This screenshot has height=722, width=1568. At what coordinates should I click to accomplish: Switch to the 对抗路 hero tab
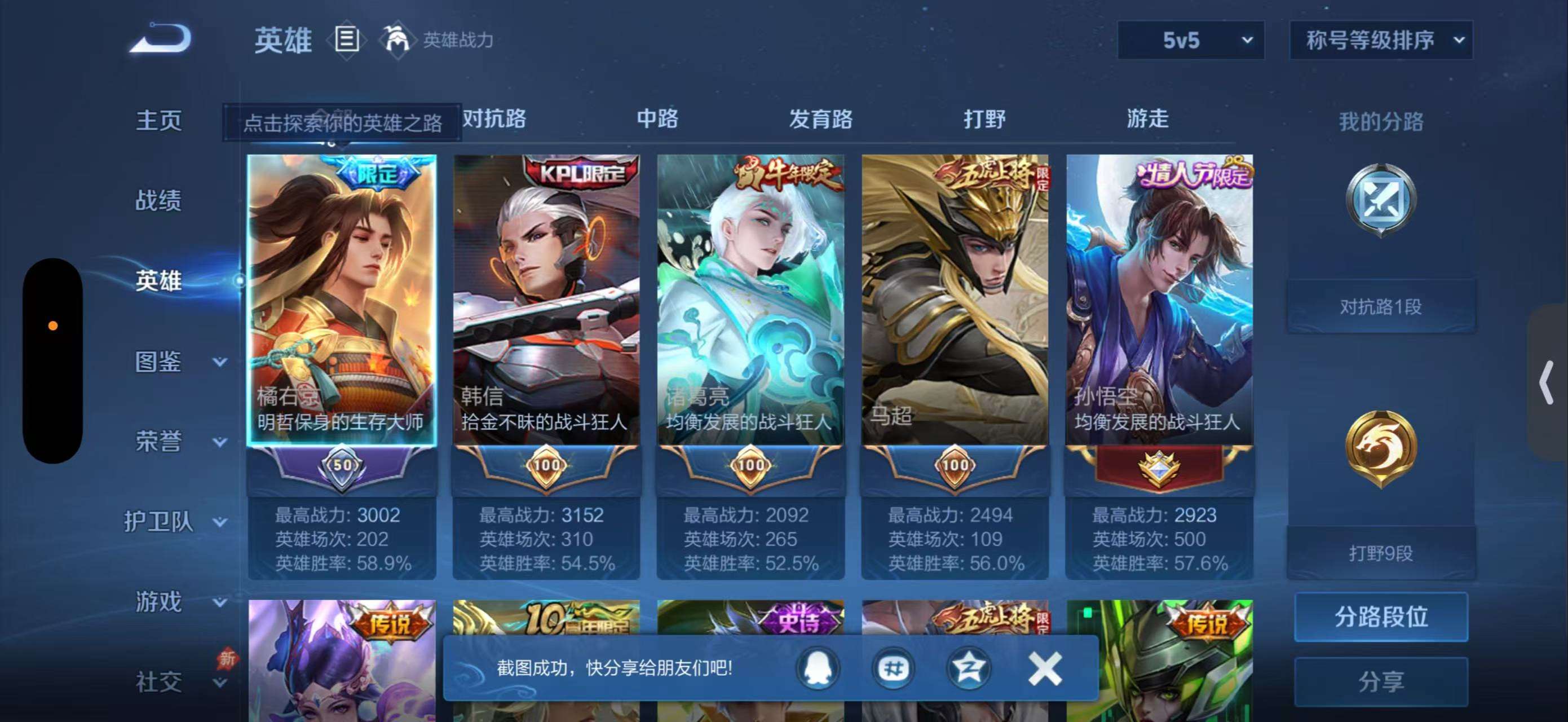494,120
